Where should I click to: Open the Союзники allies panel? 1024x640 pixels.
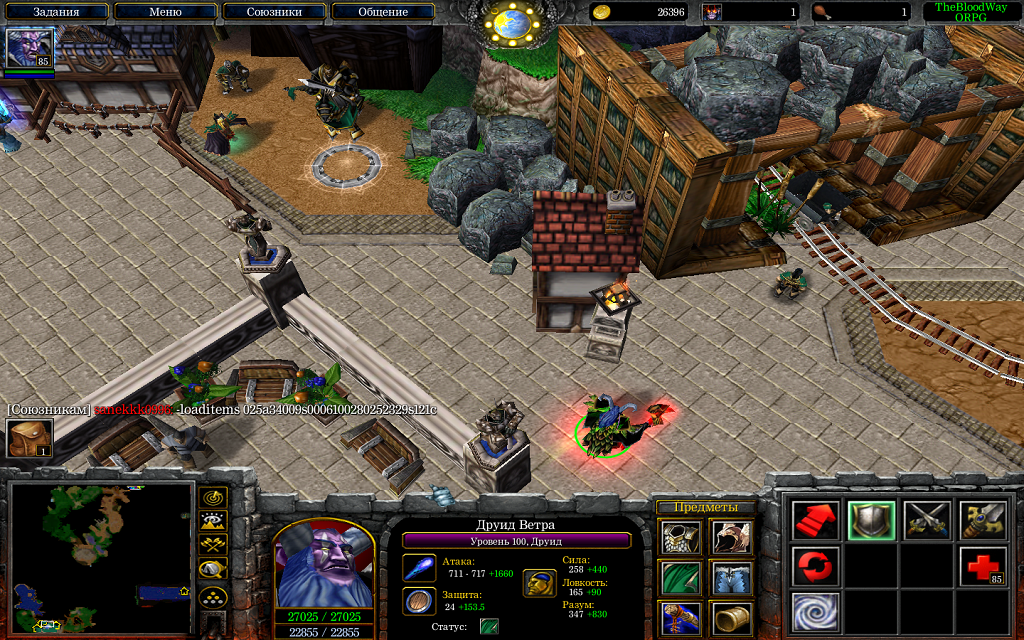point(275,12)
